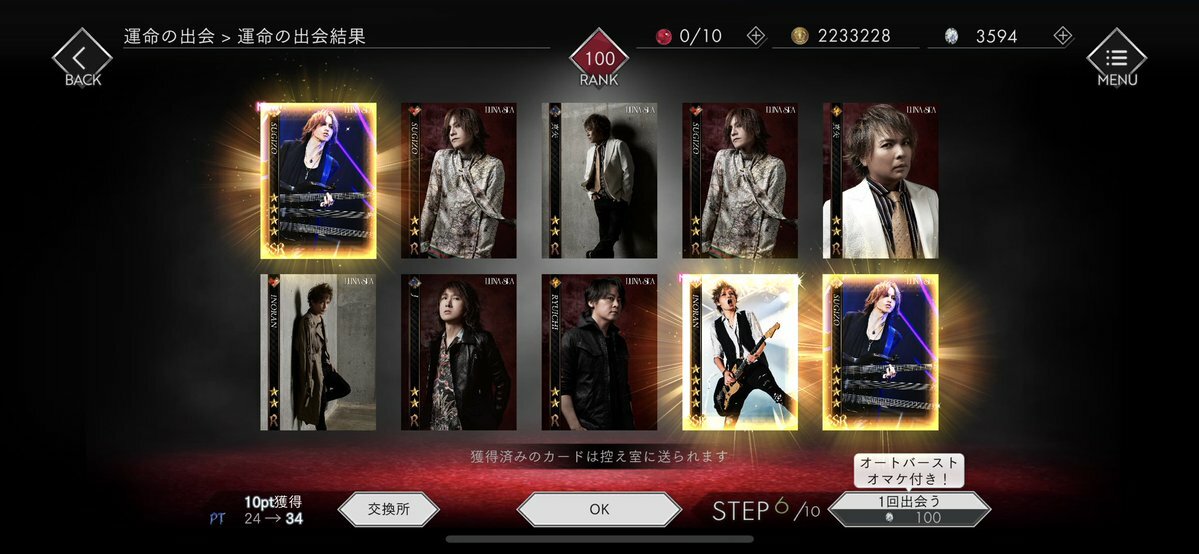The height and width of the screenshot is (554, 1199).
Task: View the RYUICHI black jacket card
Action: tap(599, 352)
